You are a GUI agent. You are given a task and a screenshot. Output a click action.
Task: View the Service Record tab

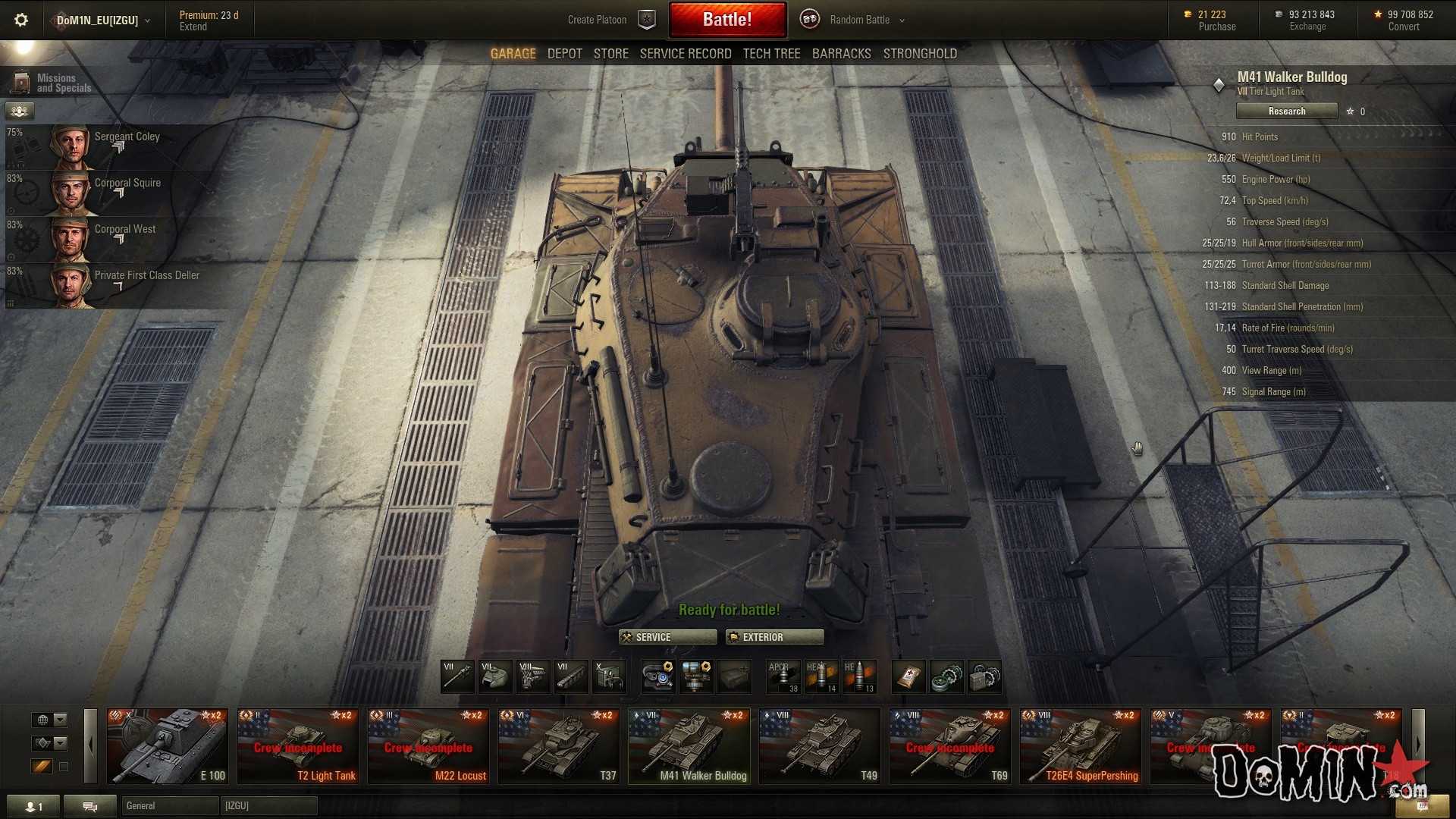pyautogui.click(x=685, y=54)
